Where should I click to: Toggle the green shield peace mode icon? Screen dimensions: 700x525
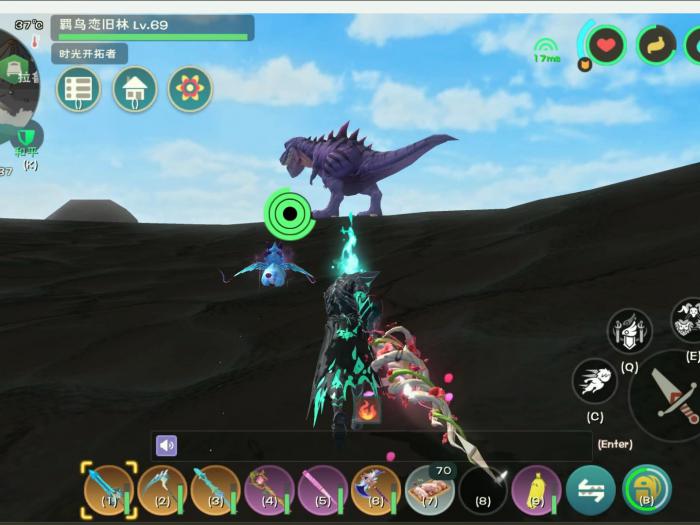point(28,136)
